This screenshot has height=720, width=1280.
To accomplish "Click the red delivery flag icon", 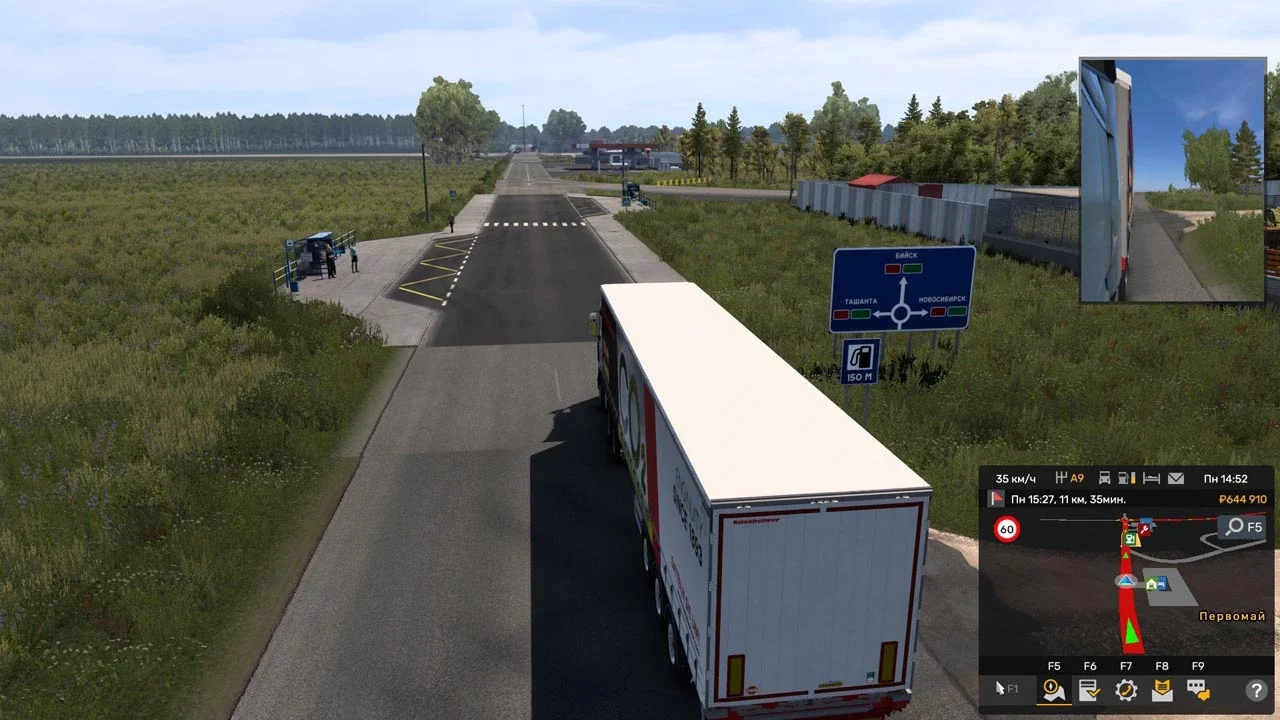I will 995,496.
